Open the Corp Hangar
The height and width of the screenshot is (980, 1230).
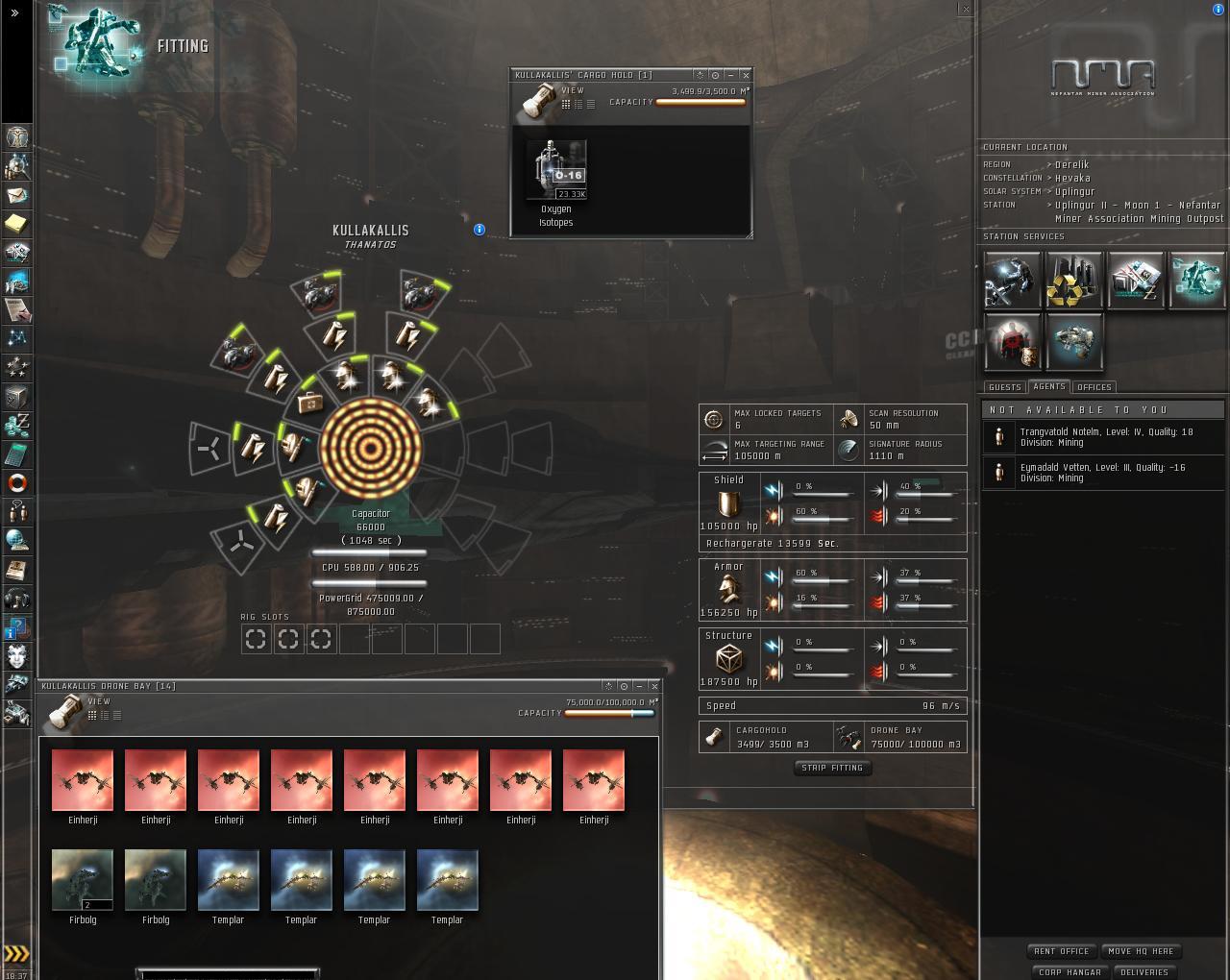(1070, 971)
